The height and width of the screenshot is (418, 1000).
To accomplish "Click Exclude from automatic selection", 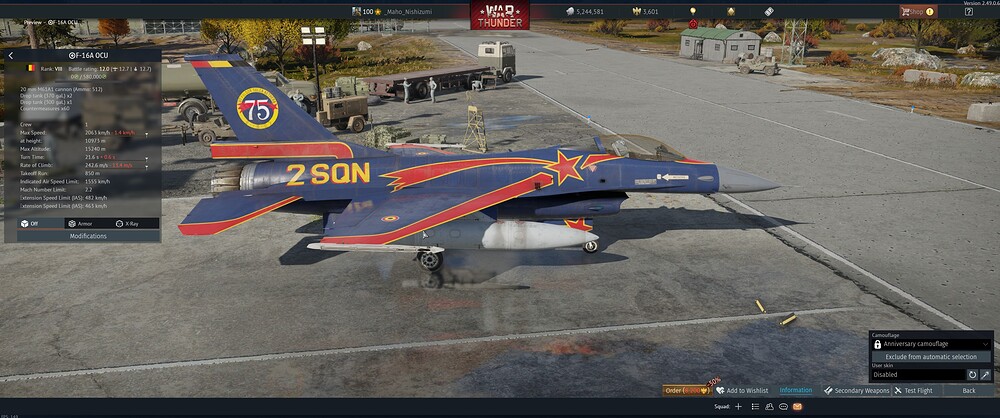I will click(x=931, y=356).
